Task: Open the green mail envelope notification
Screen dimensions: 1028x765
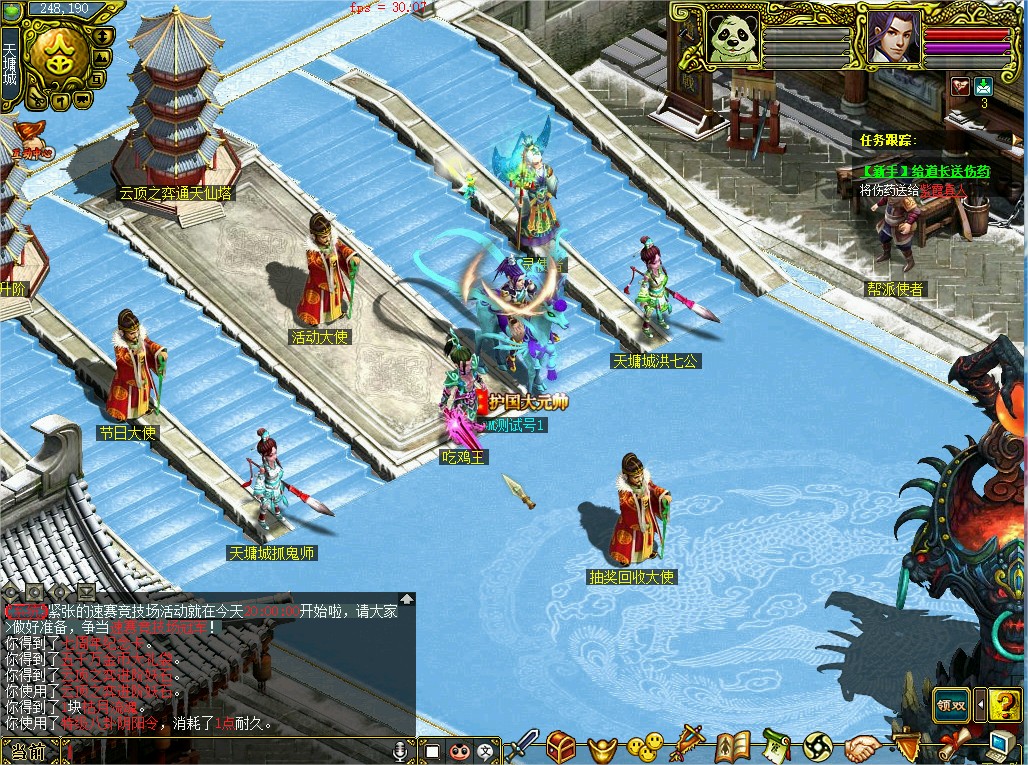Action: [983, 86]
